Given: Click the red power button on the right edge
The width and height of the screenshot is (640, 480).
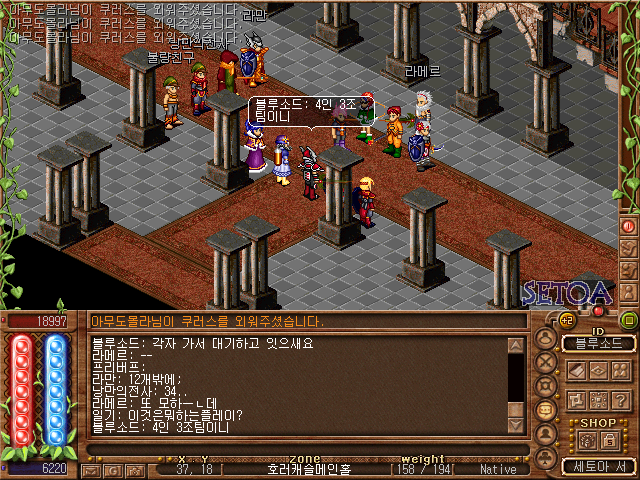Looking at the screenshot, I should point(629,226).
